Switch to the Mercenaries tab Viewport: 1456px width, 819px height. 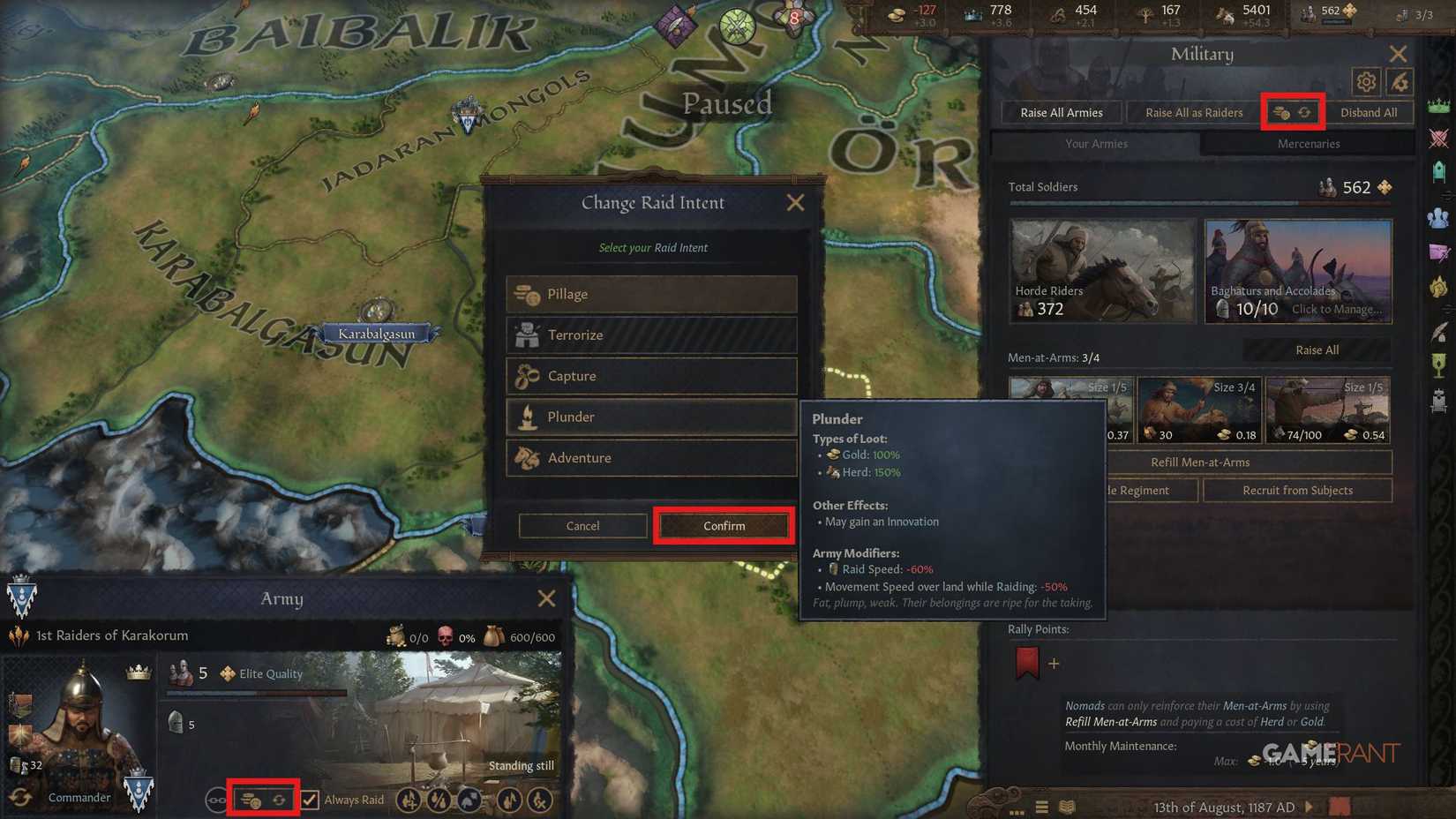(1308, 143)
